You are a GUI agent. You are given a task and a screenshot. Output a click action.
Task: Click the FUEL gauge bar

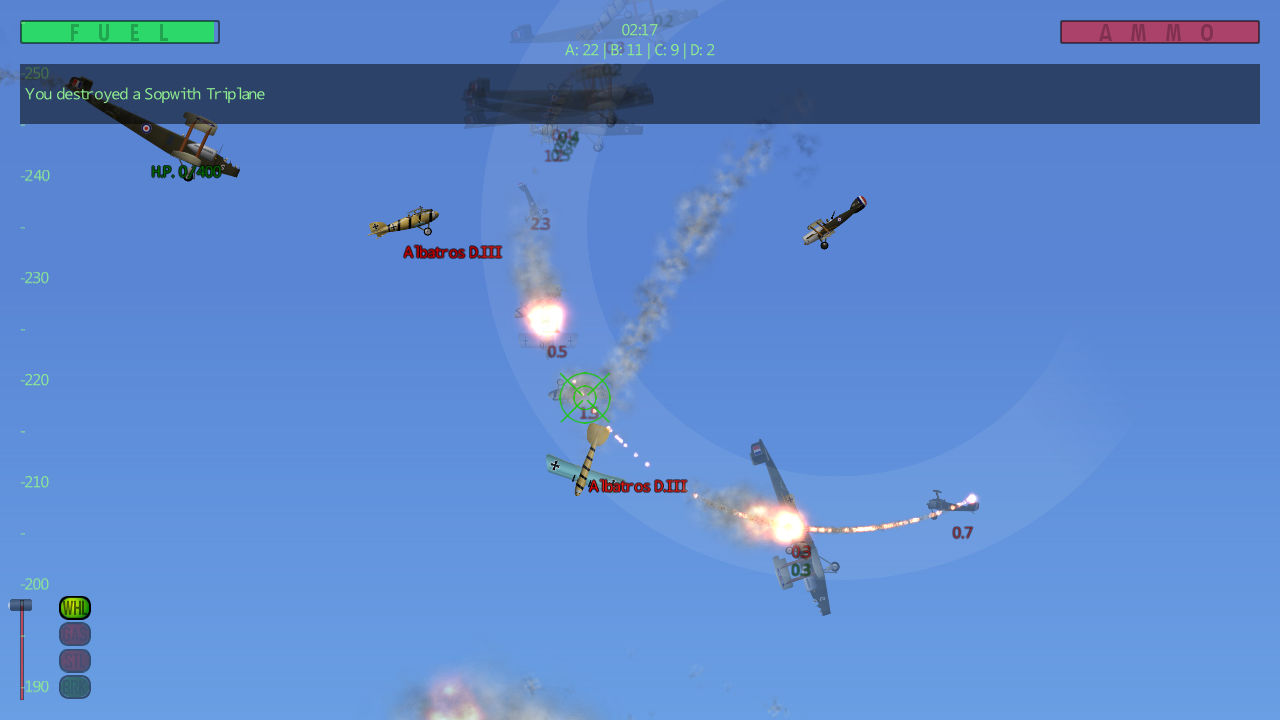pyautogui.click(x=119, y=31)
